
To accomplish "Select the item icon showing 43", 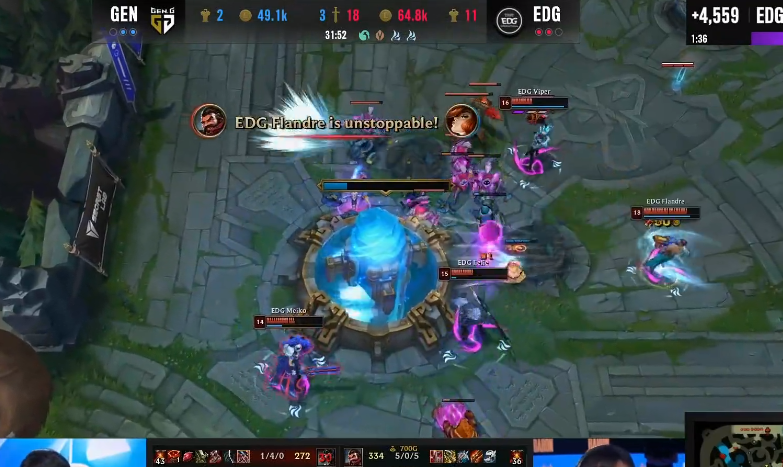I will click(x=160, y=457).
